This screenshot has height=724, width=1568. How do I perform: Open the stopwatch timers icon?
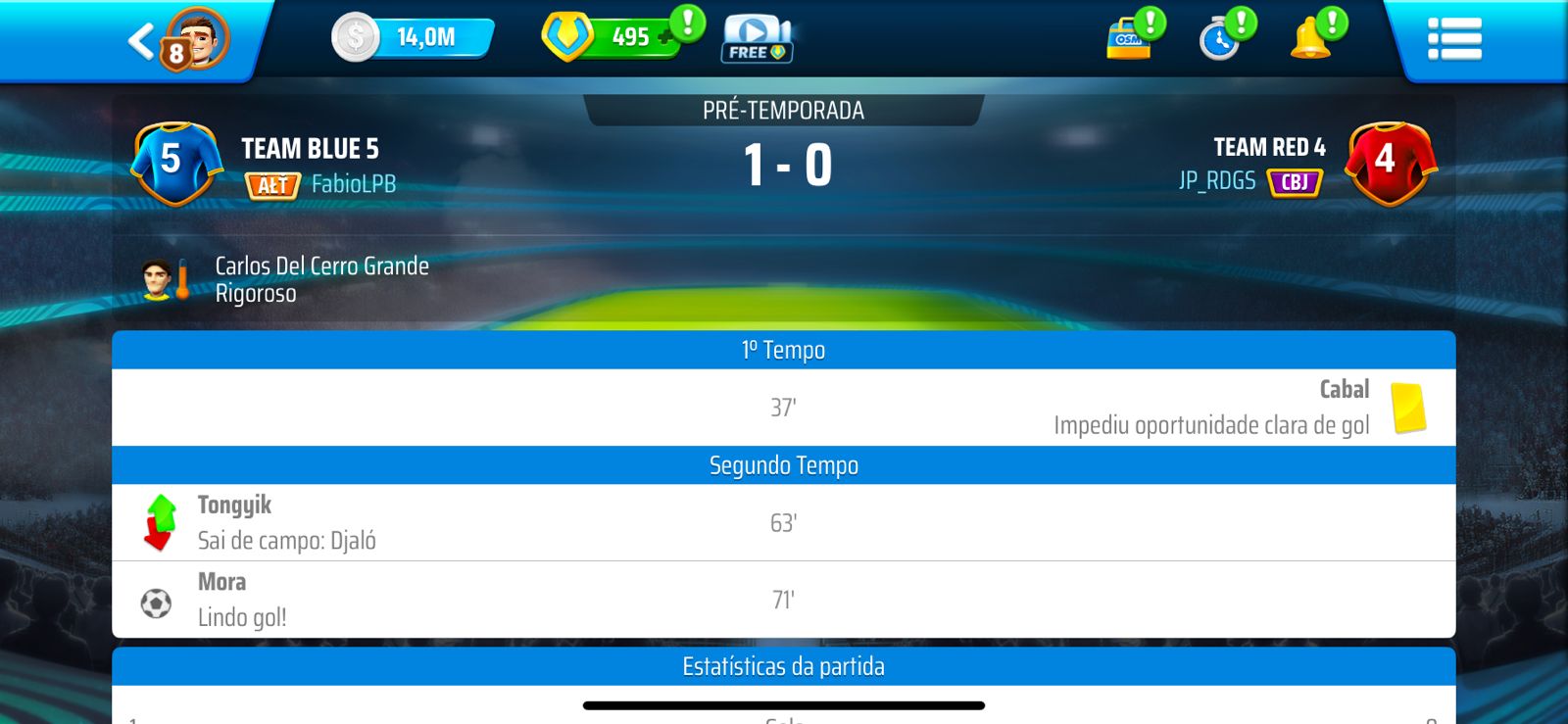click(1219, 39)
